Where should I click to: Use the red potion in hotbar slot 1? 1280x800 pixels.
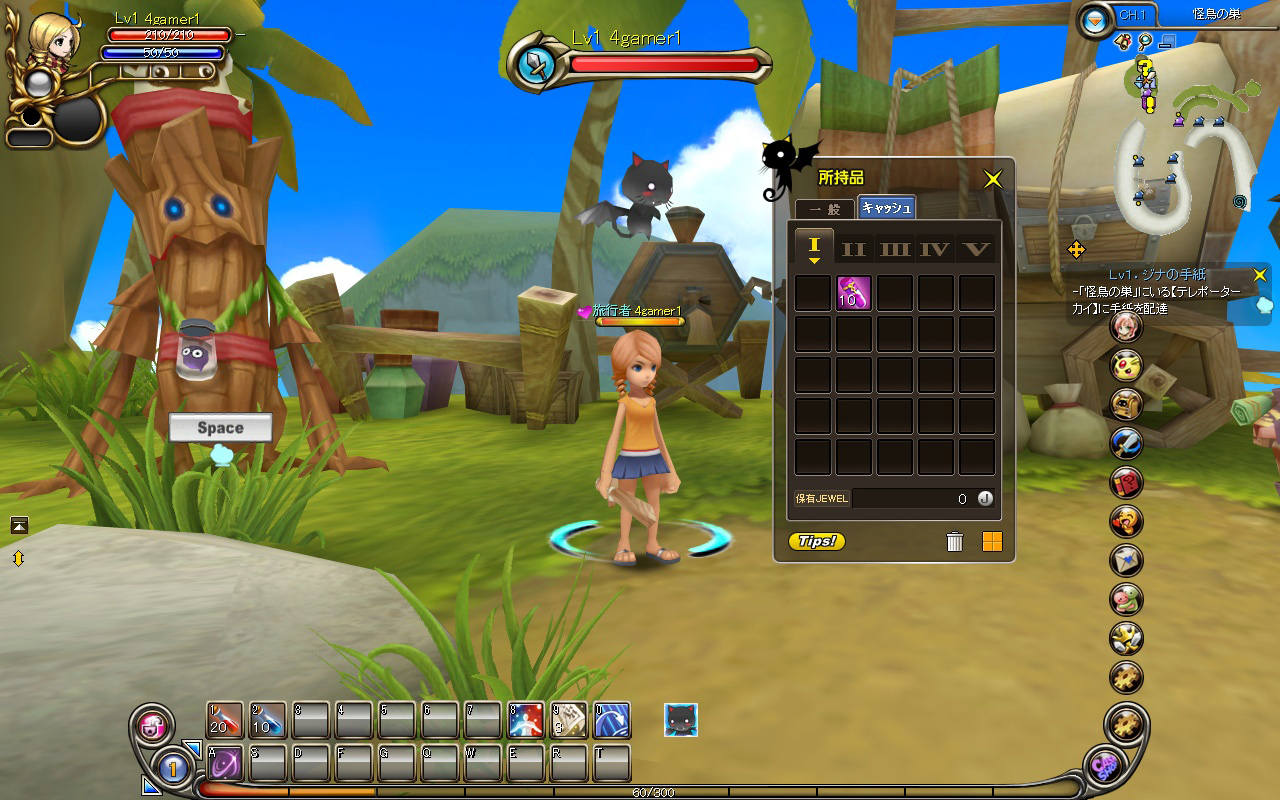pos(225,720)
